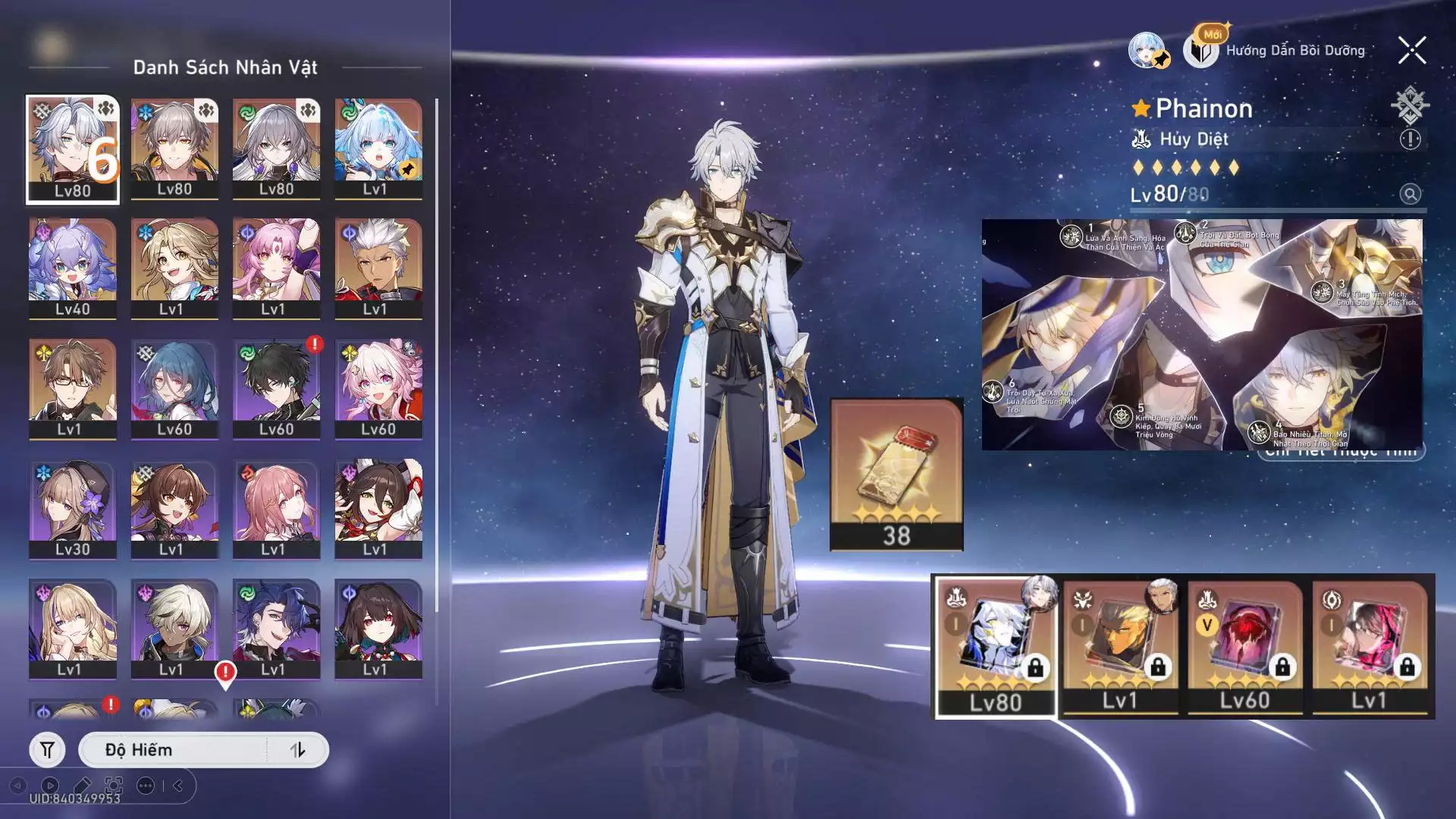Choose the pink-haired Lv60 character portrait
The width and height of the screenshot is (1456, 819).
(378, 388)
